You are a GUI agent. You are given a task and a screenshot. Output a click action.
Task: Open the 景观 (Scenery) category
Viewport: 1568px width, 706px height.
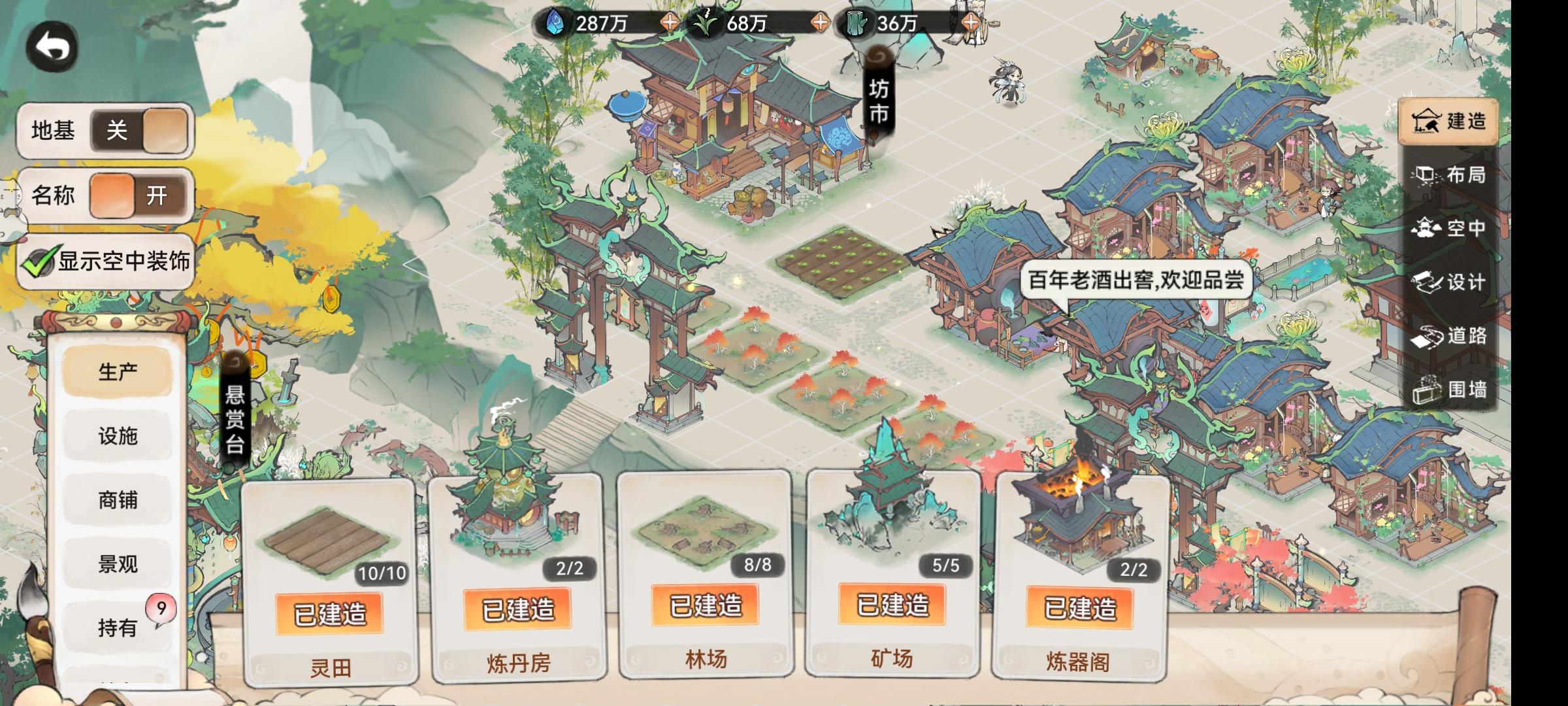pos(118,562)
